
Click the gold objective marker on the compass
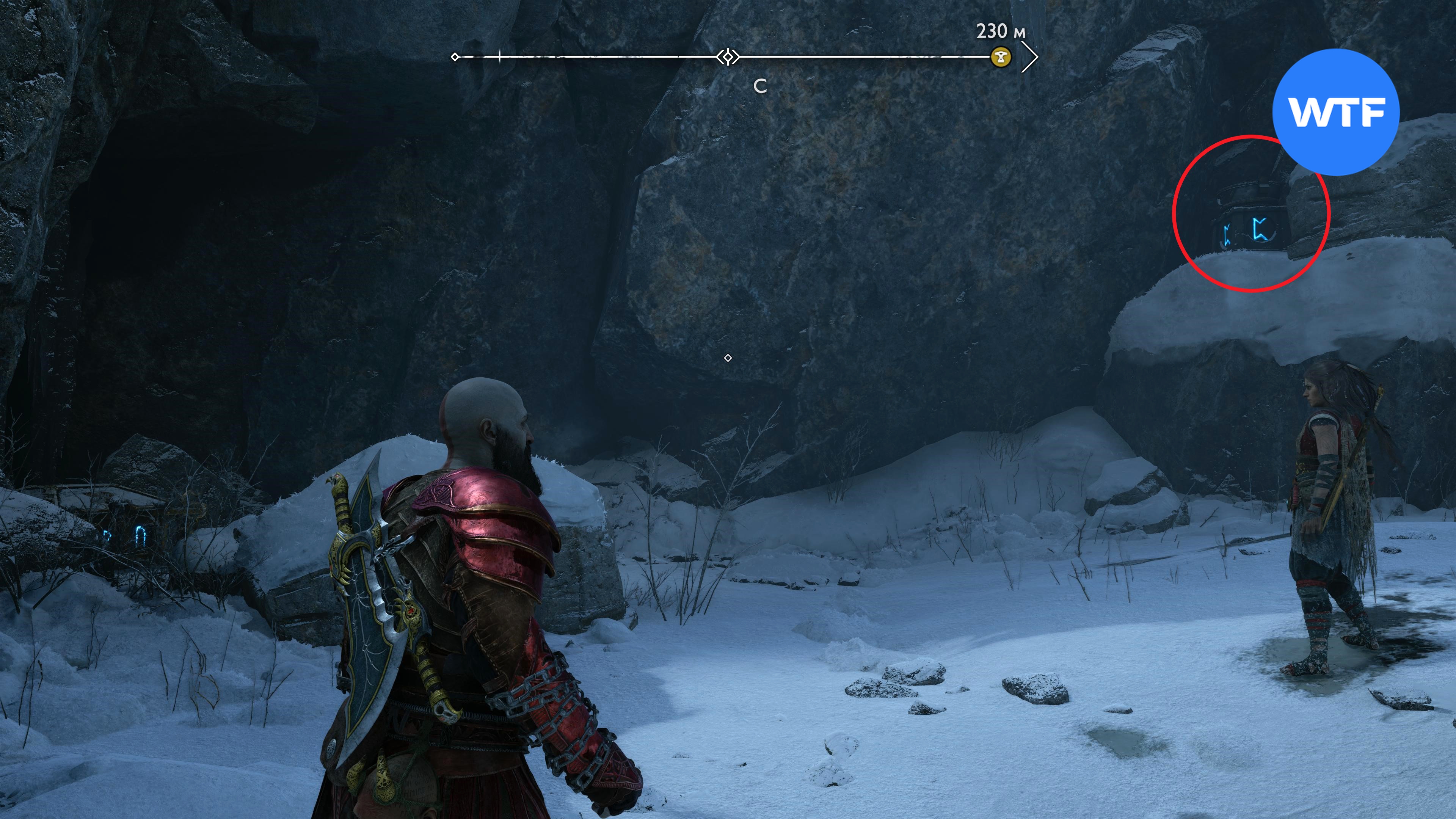click(x=1001, y=57)
